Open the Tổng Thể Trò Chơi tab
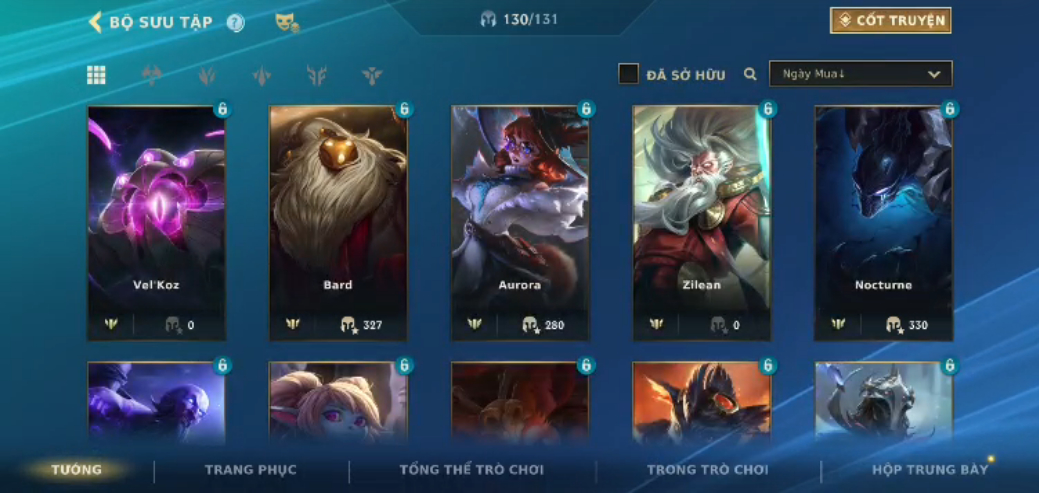This screenshot has width=1039, height=493. click(x=471, y=470)
